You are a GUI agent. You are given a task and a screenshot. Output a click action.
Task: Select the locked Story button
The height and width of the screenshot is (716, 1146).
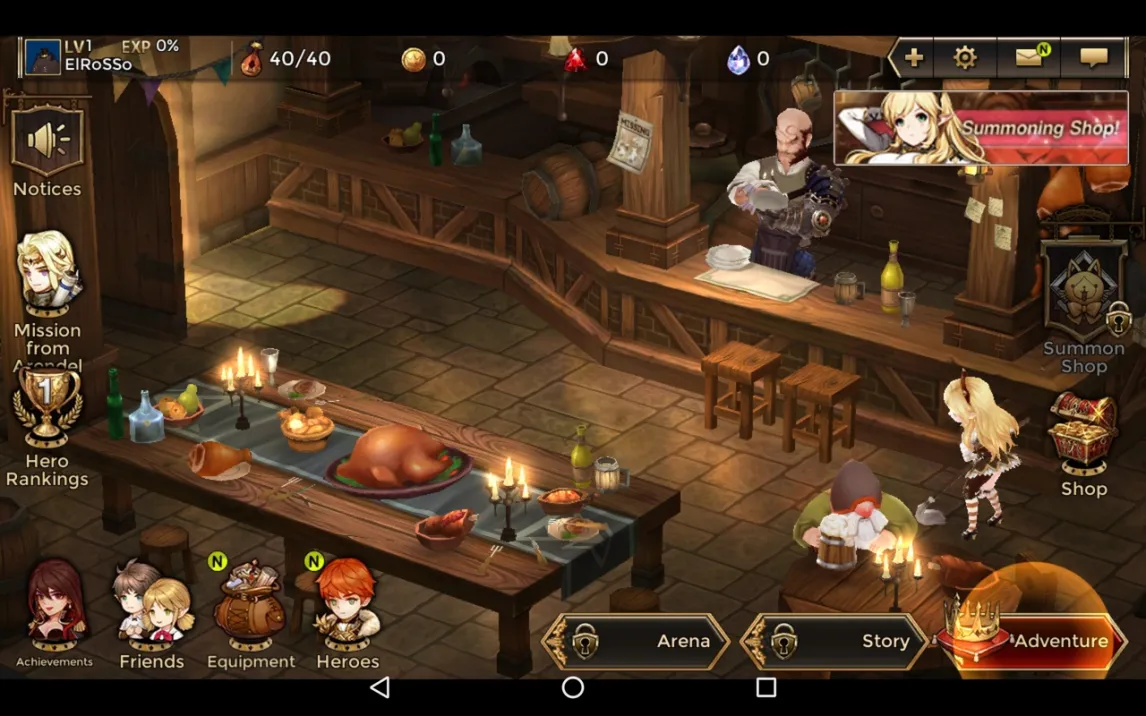[836, 641]
